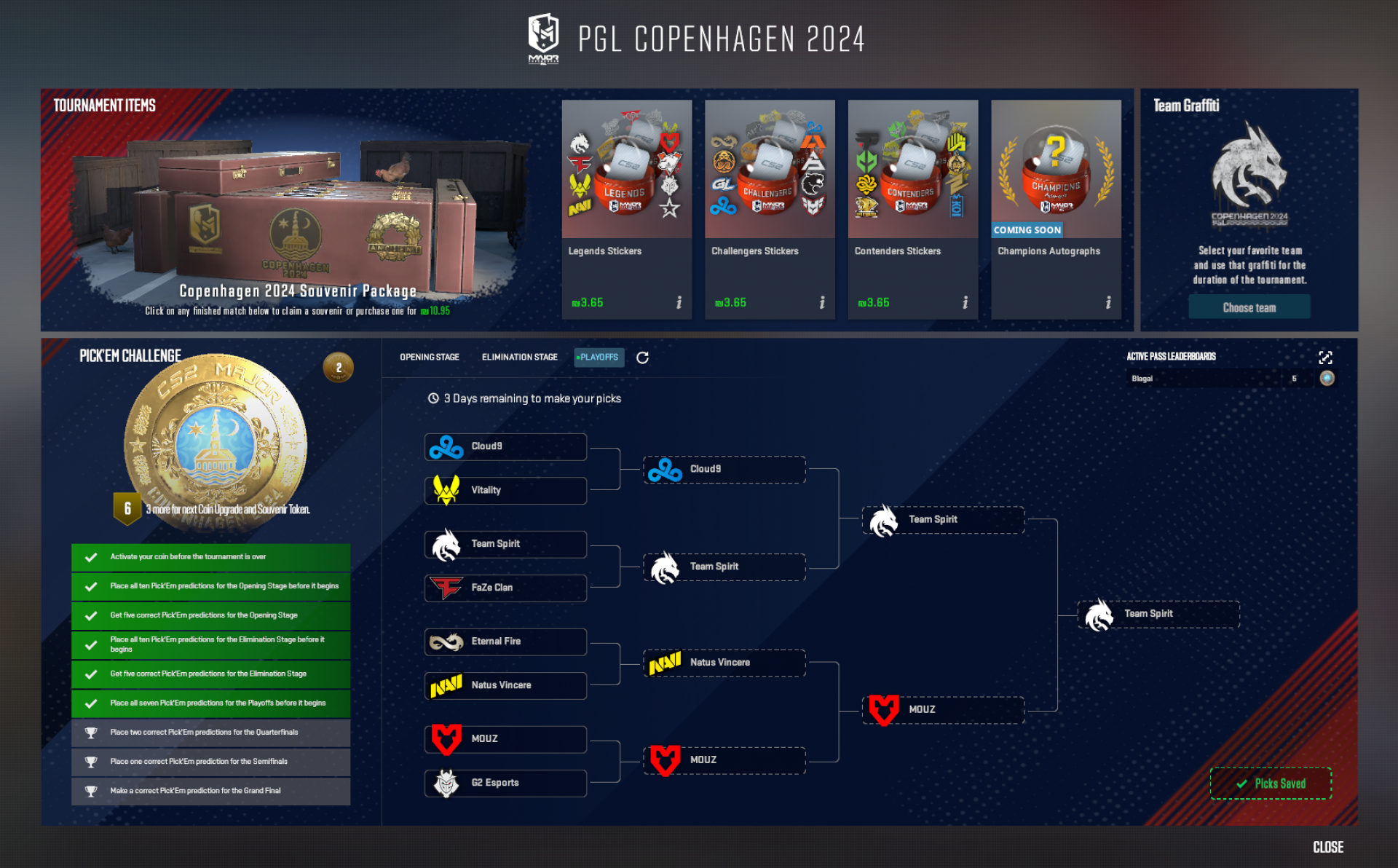Select the G2 Esports icon
Viewport: 1398px width, 868px height.
click(x=446, y=783)
